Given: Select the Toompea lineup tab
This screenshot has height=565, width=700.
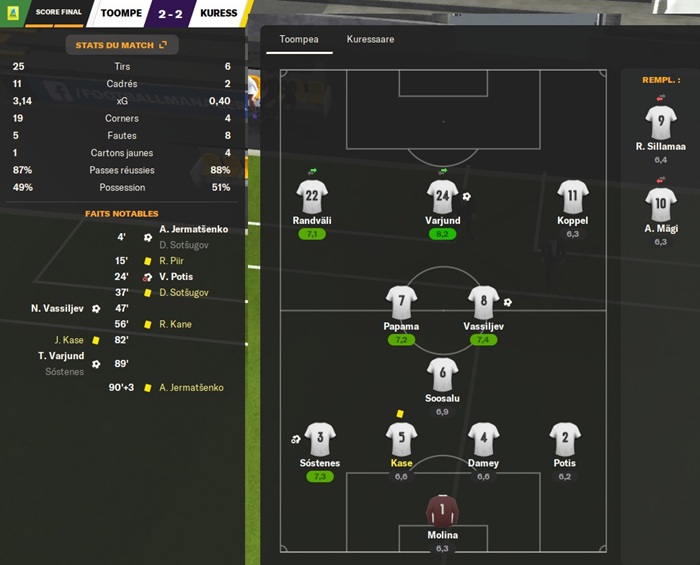Looking at the screenshot, I should [299, 40].
